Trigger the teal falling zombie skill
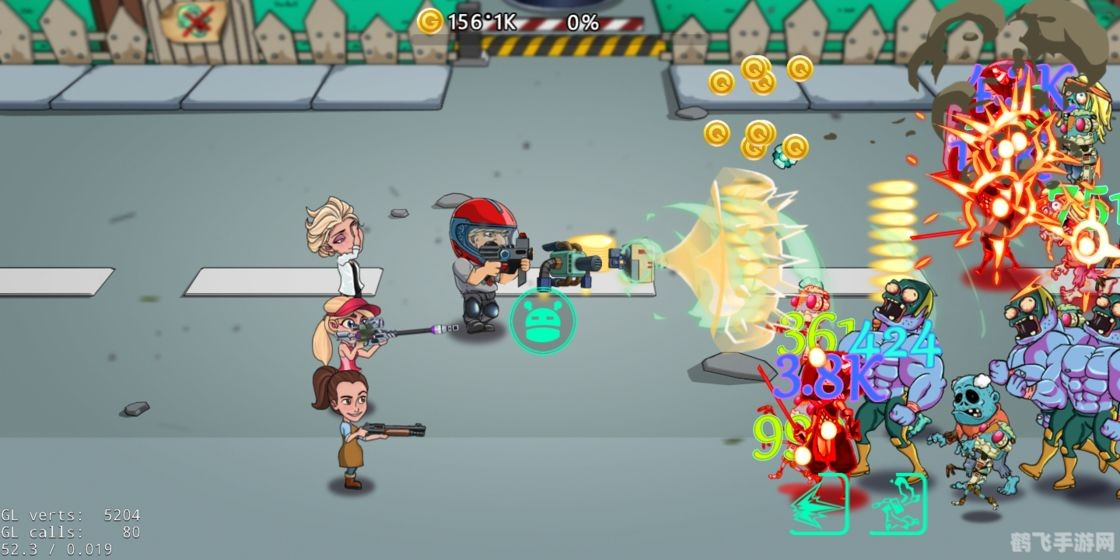 898,503
